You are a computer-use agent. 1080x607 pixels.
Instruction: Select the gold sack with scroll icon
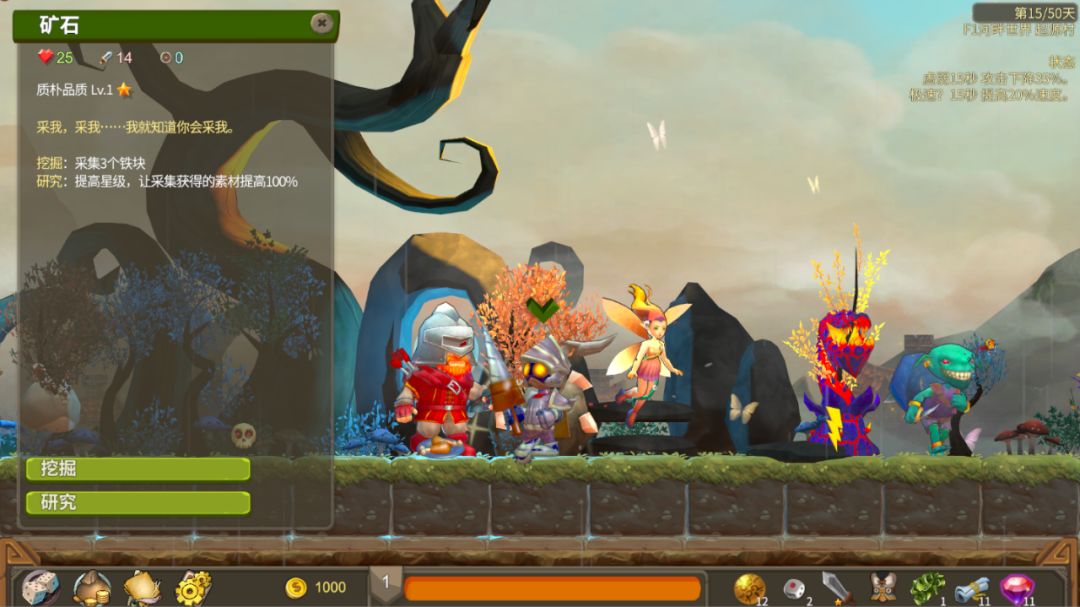pos(141,587)
